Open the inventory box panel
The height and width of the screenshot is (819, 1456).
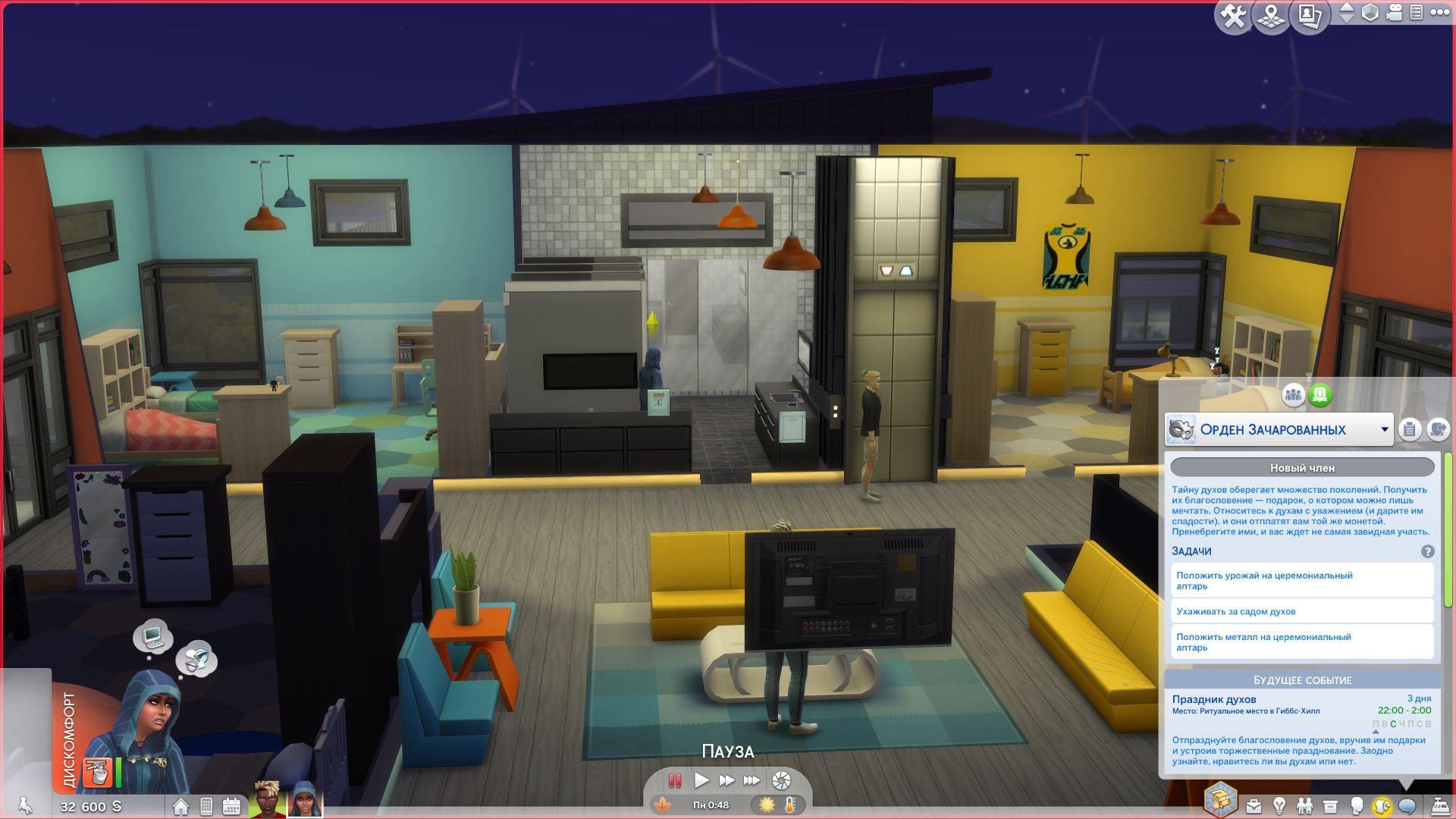pos(1329,805)
